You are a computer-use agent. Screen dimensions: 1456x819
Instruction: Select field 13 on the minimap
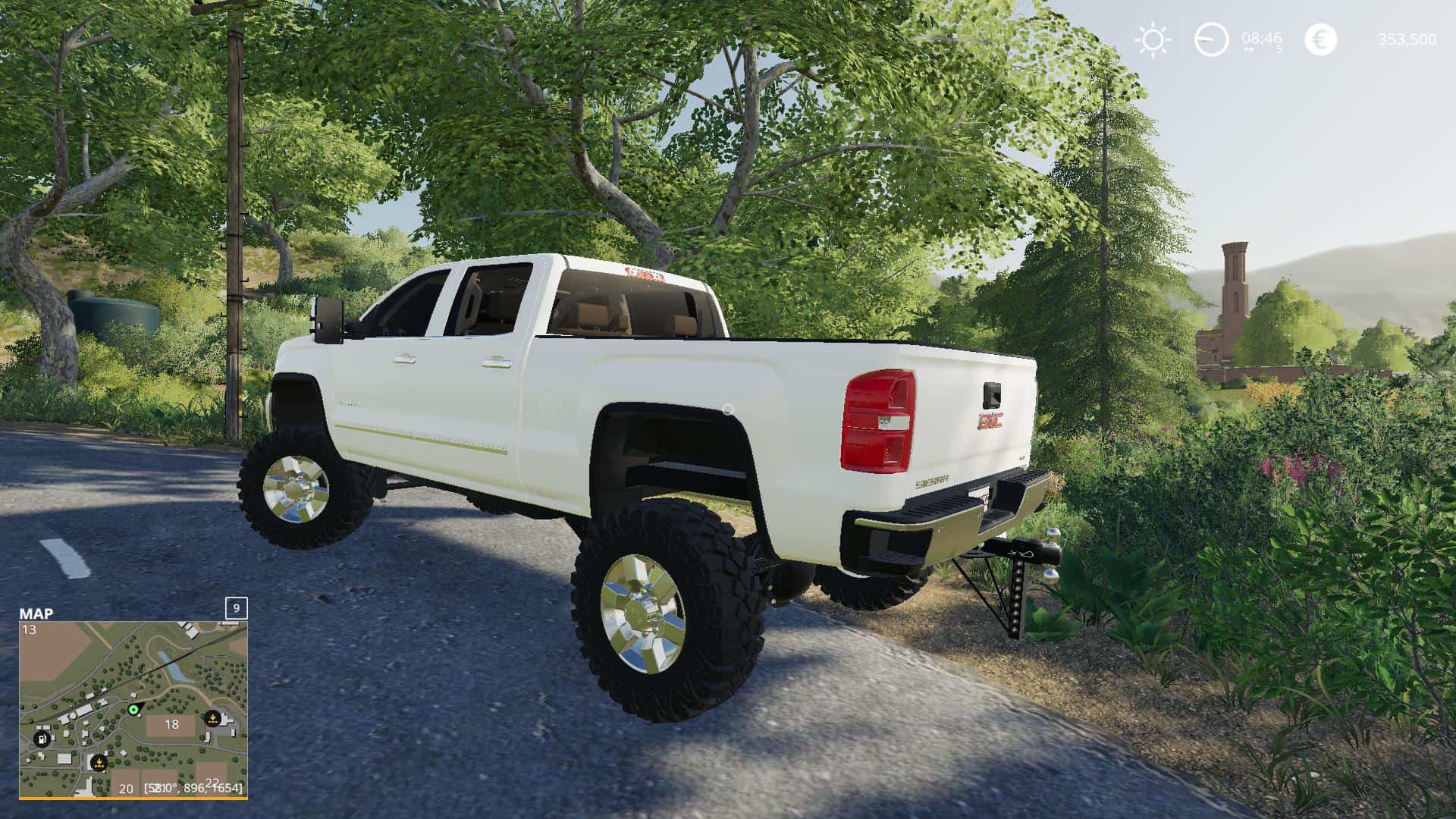tap(30, 629)
